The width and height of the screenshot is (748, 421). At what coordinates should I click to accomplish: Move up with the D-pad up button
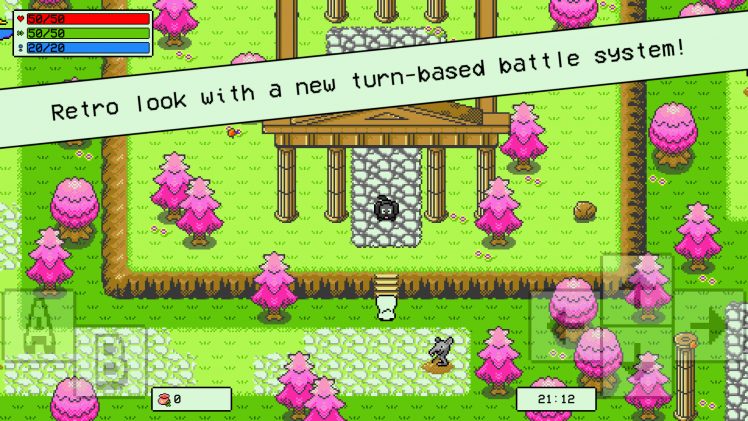click(x=637, y=288)
